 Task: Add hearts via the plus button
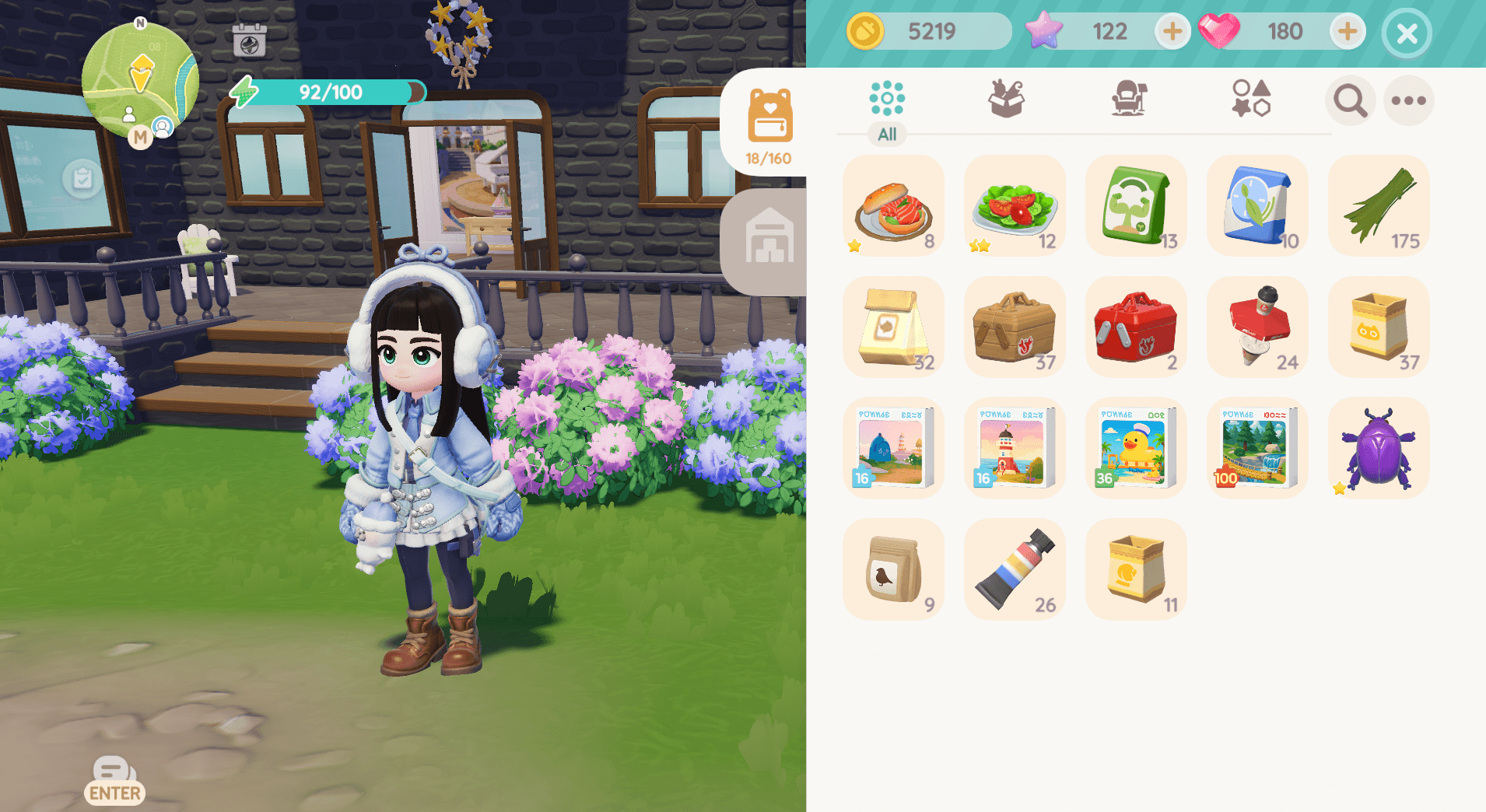coord(1347,31)
